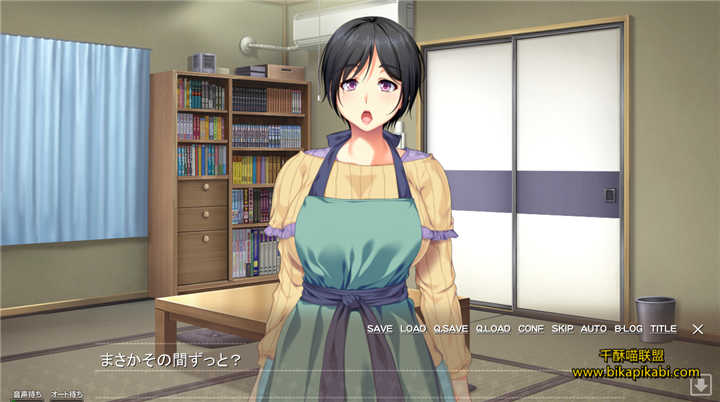This screenshot has width=720, height=402.
Task: Open the LOAD menu
Action: 412,328
